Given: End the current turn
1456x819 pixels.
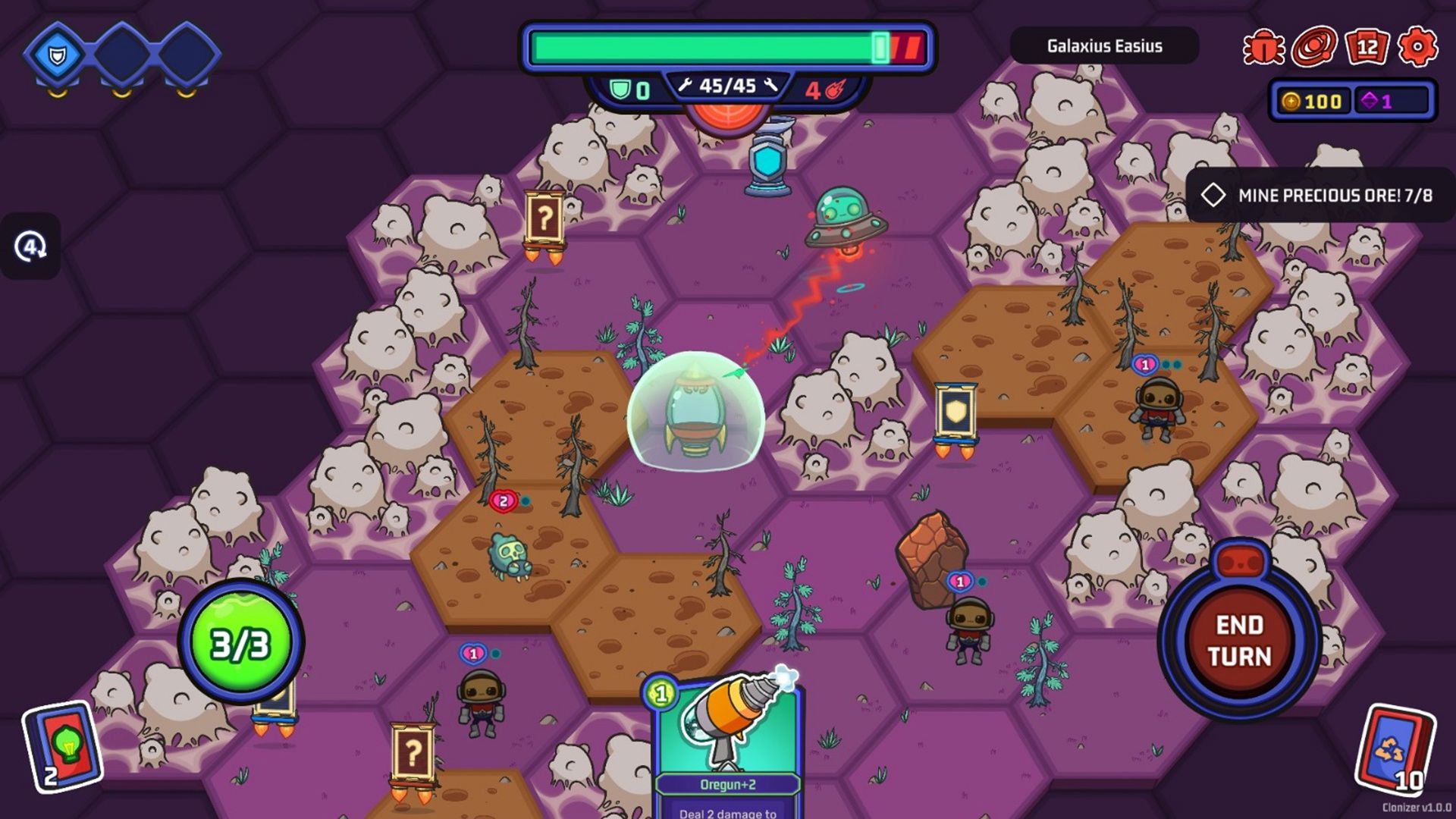Looking at the screenshot, I should pyautogui.click(x=1239, y=639).
